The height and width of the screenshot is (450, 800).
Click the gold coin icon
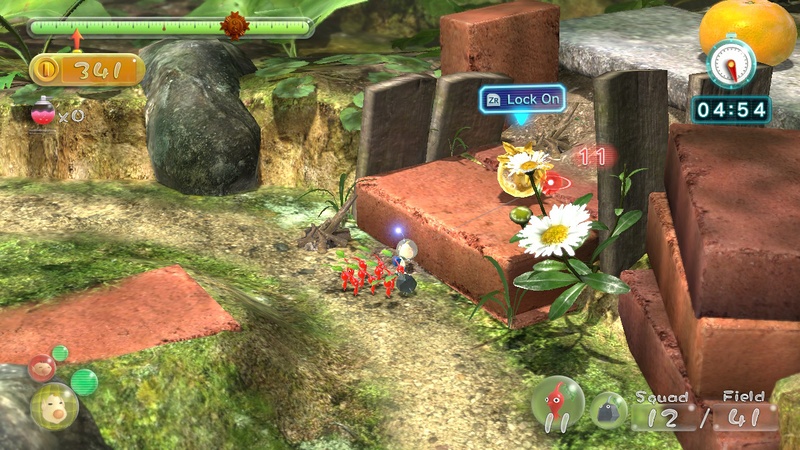(x=46, y=70)
